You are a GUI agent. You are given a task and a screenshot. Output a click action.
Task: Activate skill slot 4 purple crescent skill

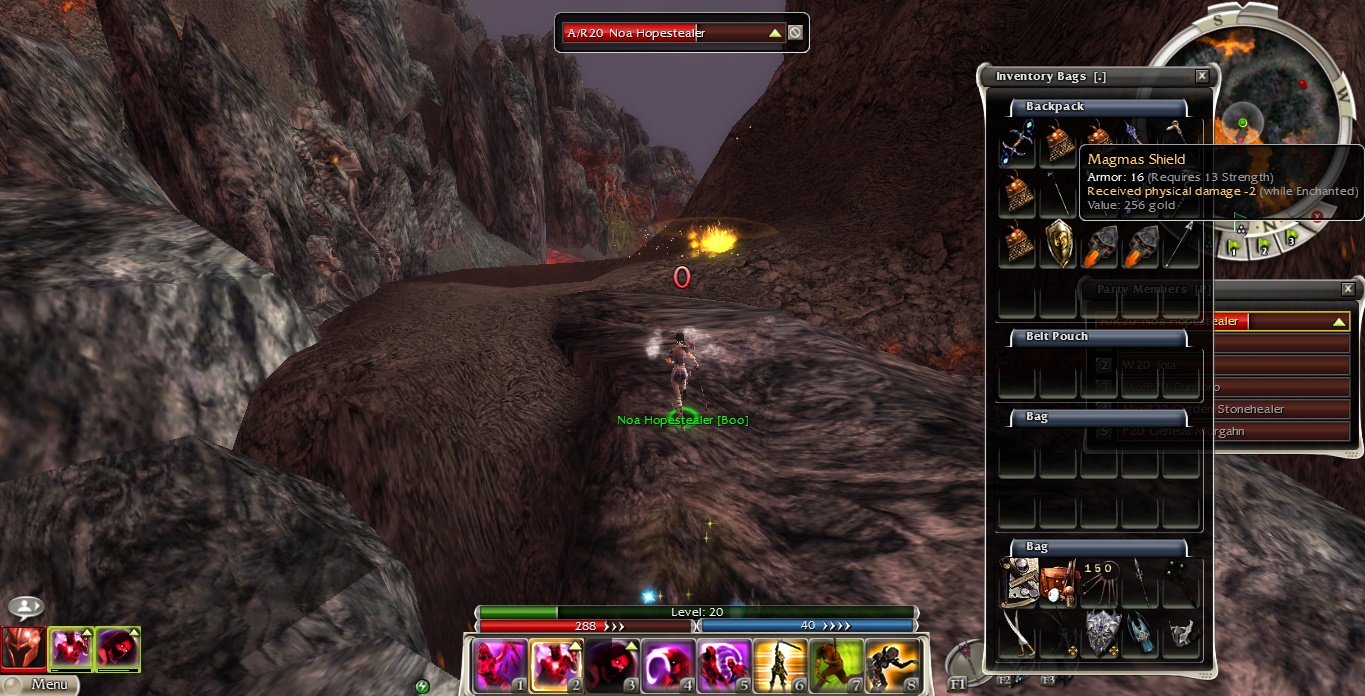(667, 665)
